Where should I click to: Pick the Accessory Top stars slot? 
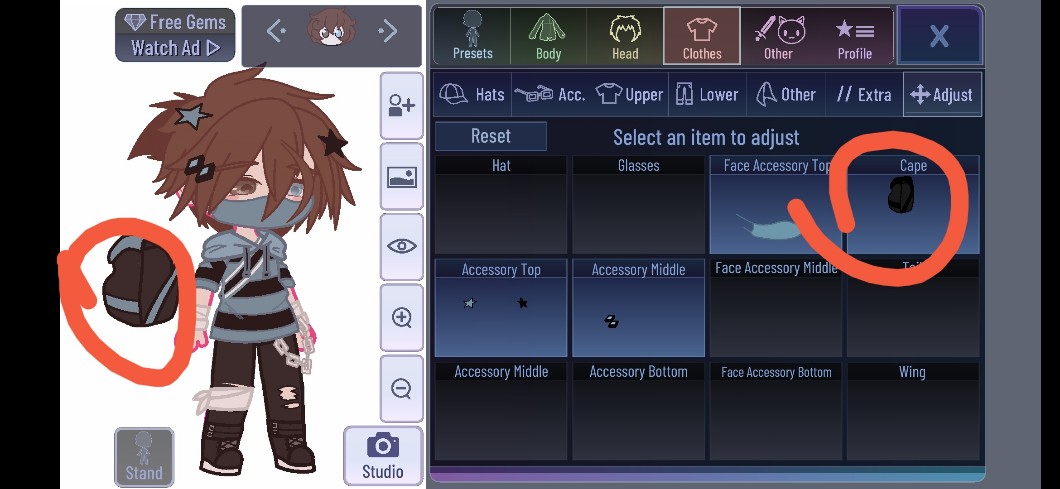click(501, 308)
